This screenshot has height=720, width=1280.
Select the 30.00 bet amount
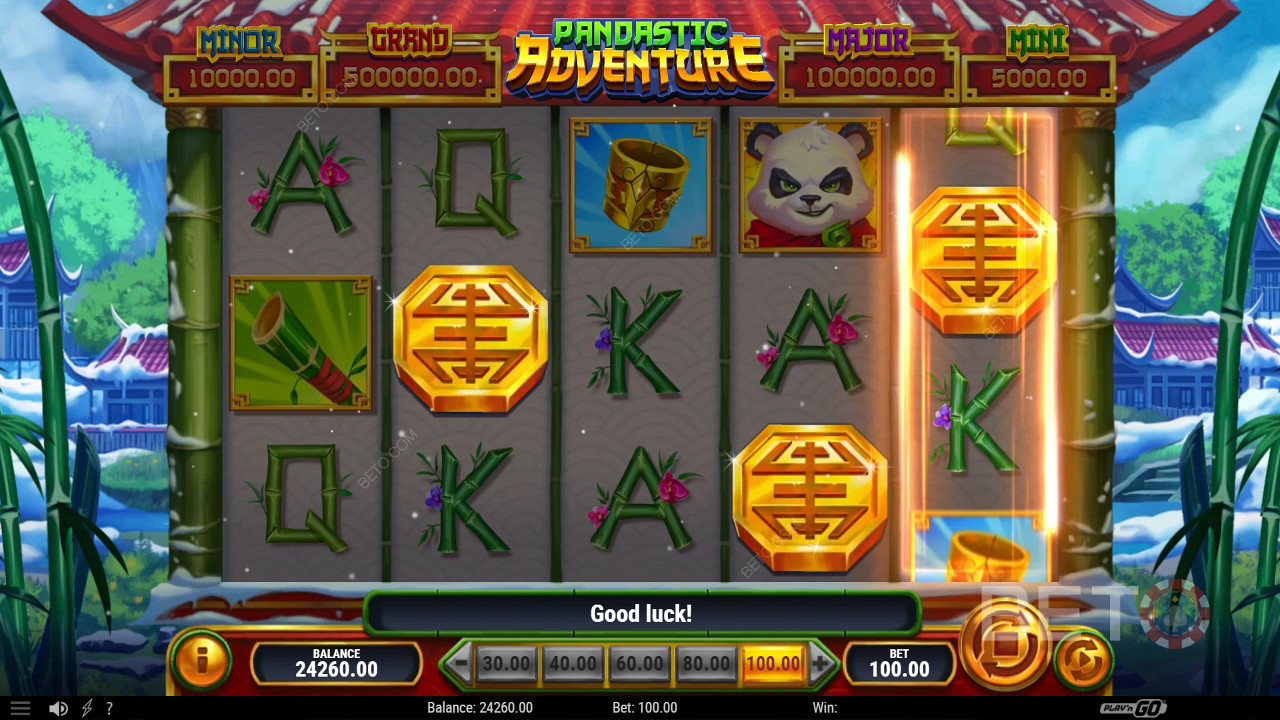click(506, 663)
